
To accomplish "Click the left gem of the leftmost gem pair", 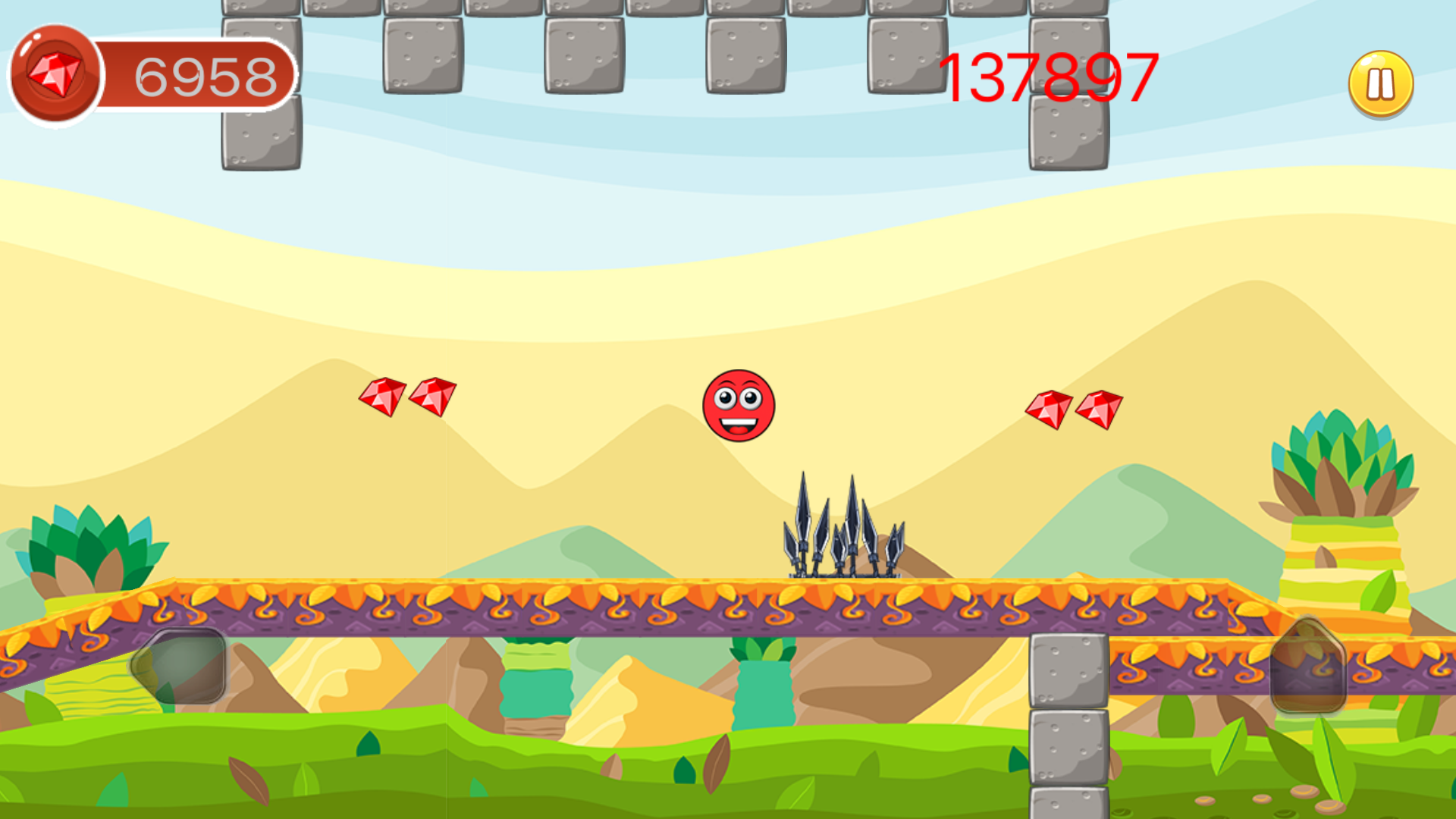I will pos(381,397).
